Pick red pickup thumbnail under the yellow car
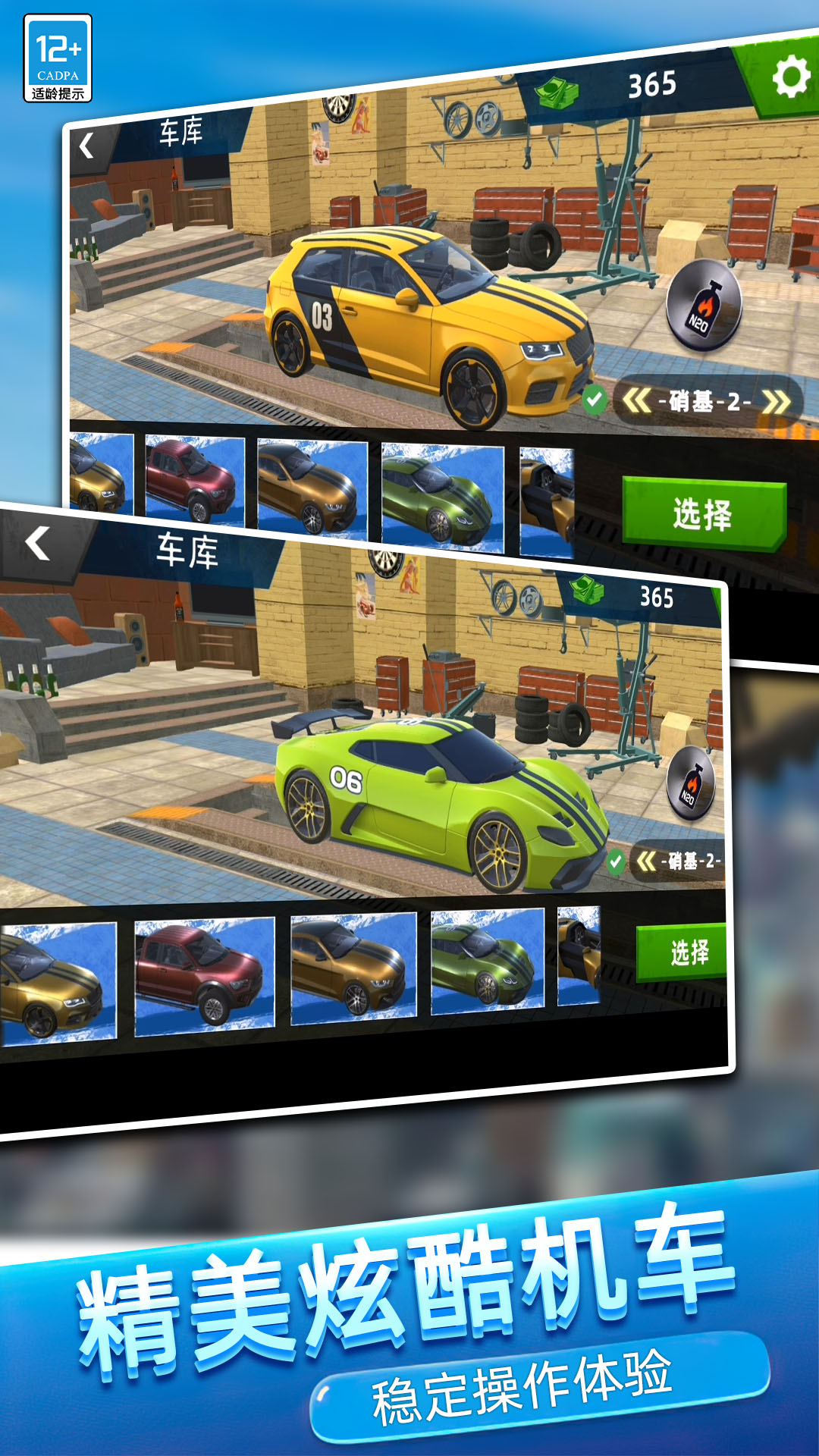 tap(195, 481)
